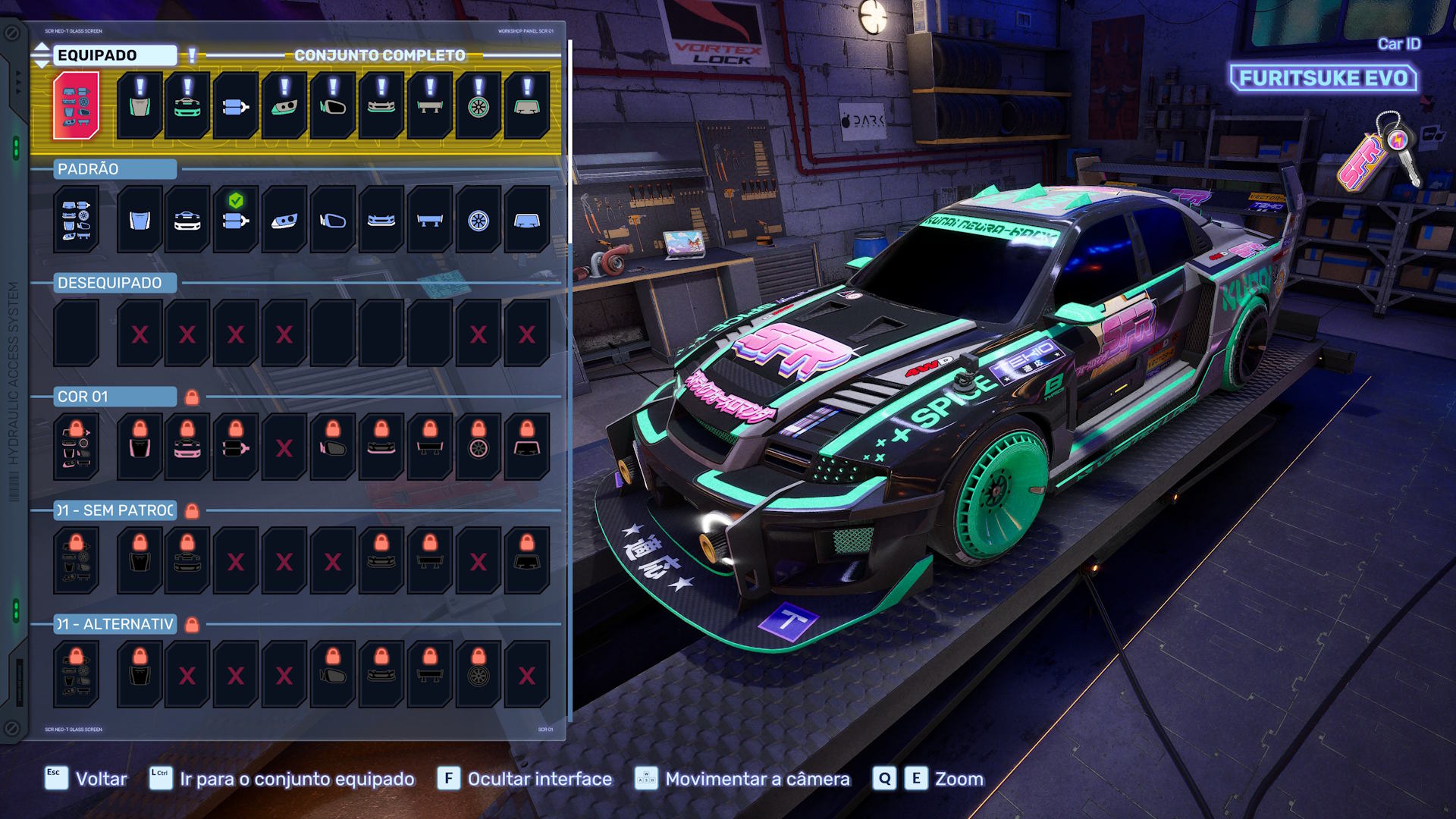Select the Padrão side mirror
This screenshot has width=1456, height=819.
click(x=333, y=219)
